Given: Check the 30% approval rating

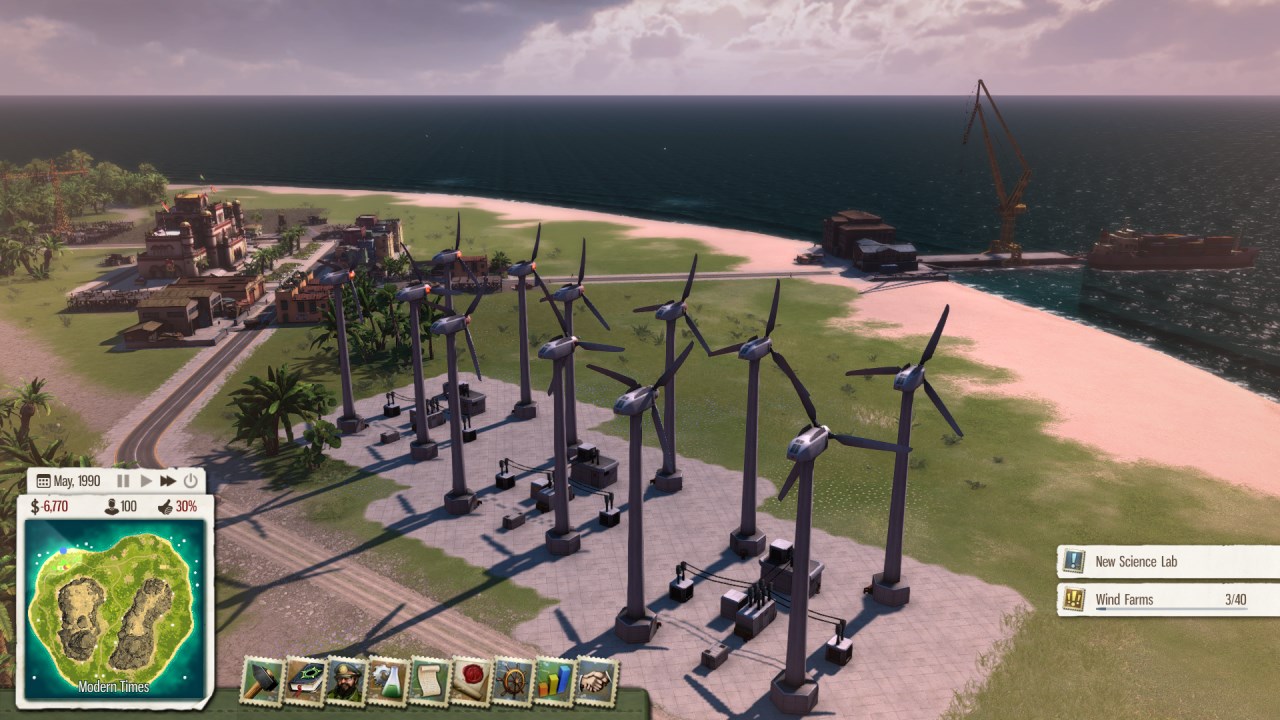Looking at the screenshot, I should tap(178, 506).
